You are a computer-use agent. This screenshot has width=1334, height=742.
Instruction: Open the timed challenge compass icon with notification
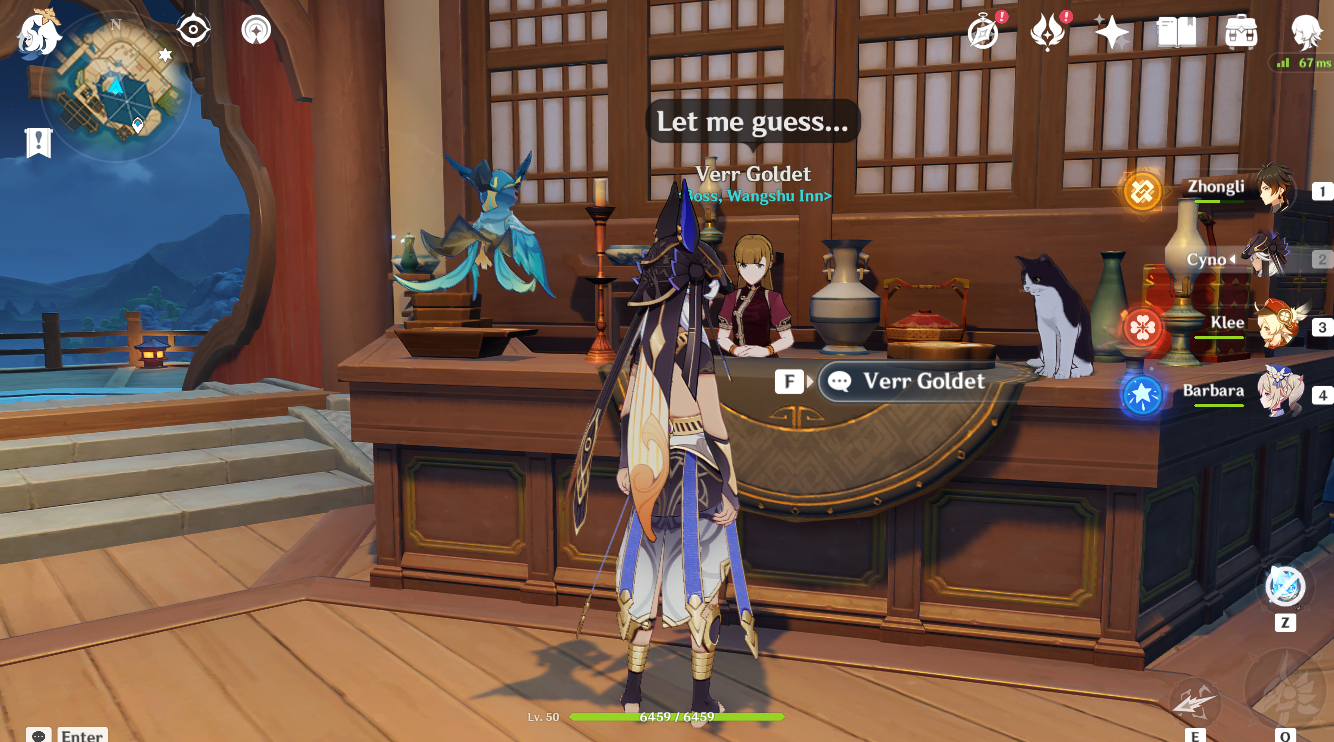tap(985, 31)
